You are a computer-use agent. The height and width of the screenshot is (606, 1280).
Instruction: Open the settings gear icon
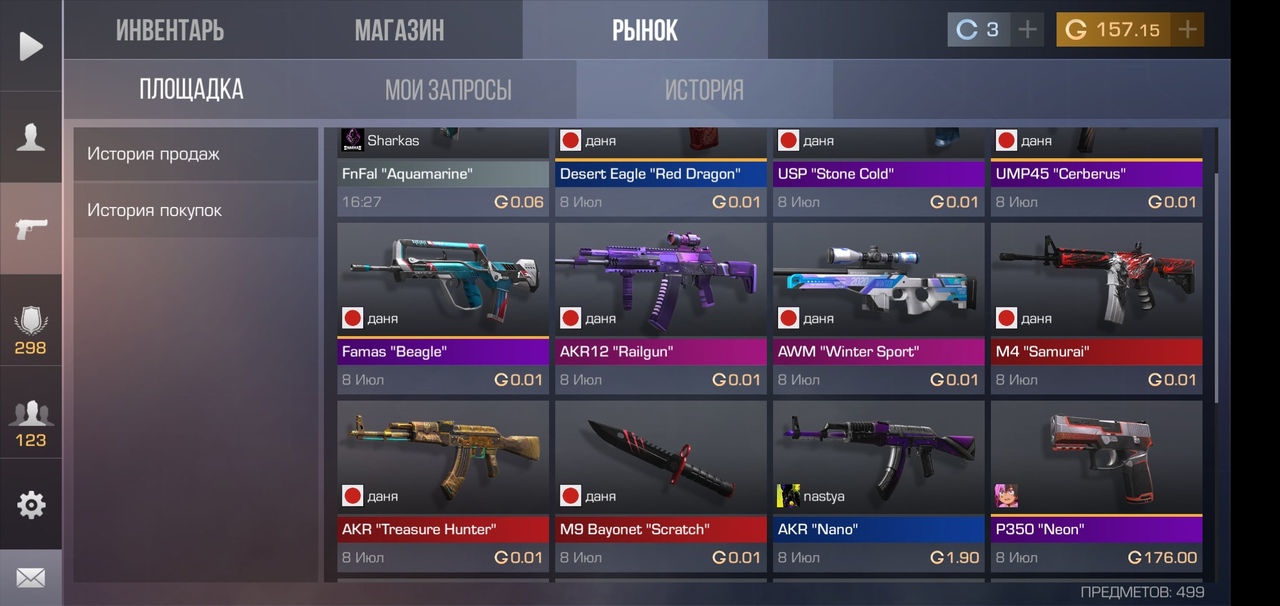[x=31, y=505]
